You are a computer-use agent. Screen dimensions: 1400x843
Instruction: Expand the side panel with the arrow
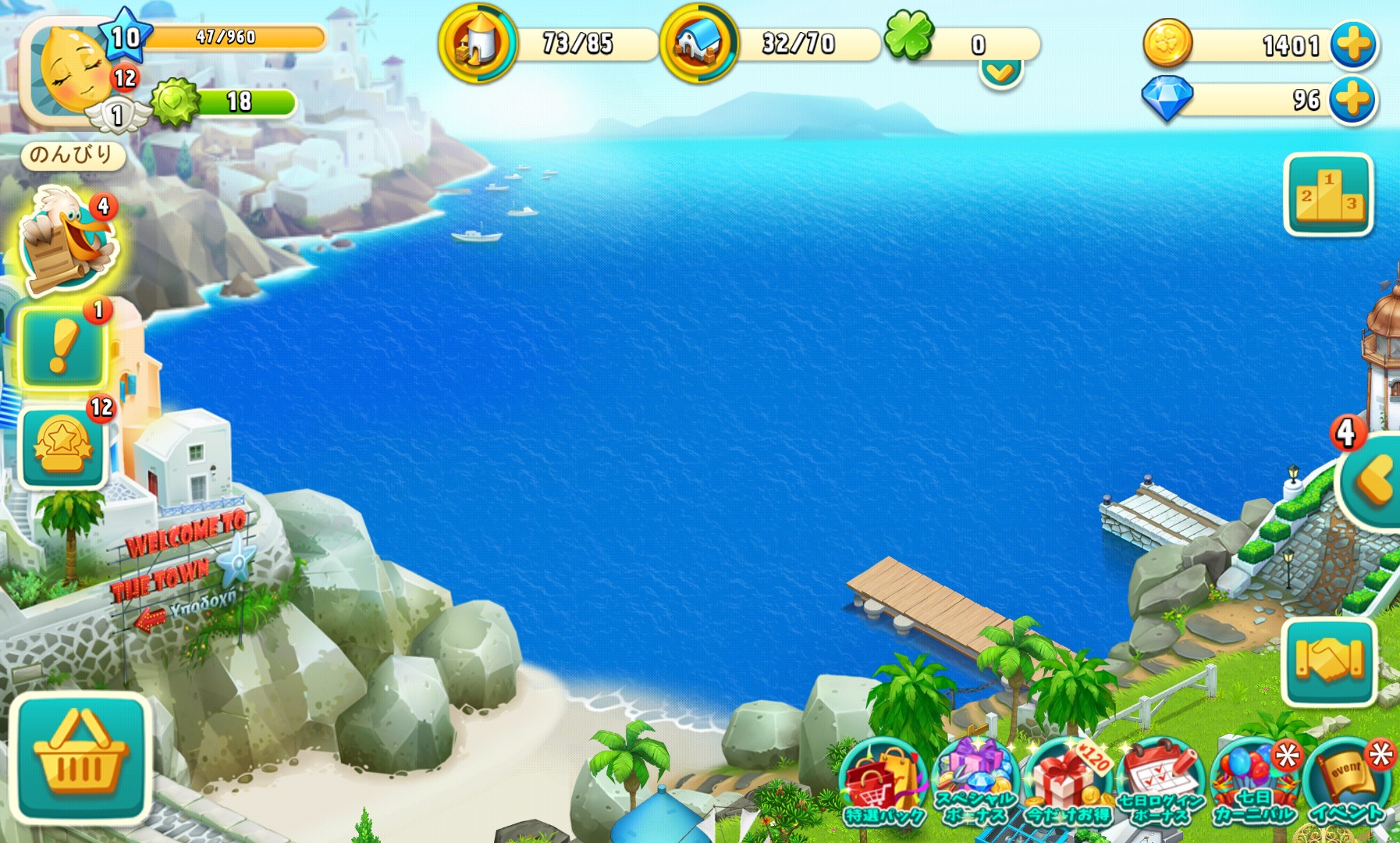1375,481
